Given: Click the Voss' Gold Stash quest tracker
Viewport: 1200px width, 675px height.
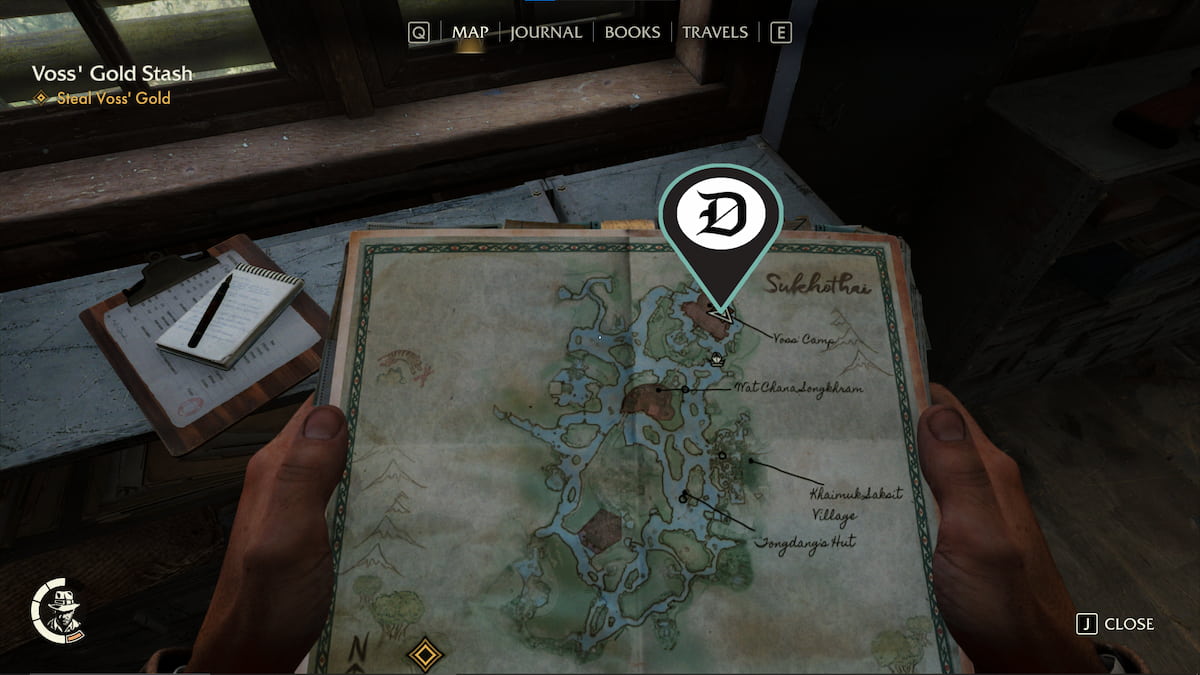Looking at the screenshot, I should coord(112,73).
